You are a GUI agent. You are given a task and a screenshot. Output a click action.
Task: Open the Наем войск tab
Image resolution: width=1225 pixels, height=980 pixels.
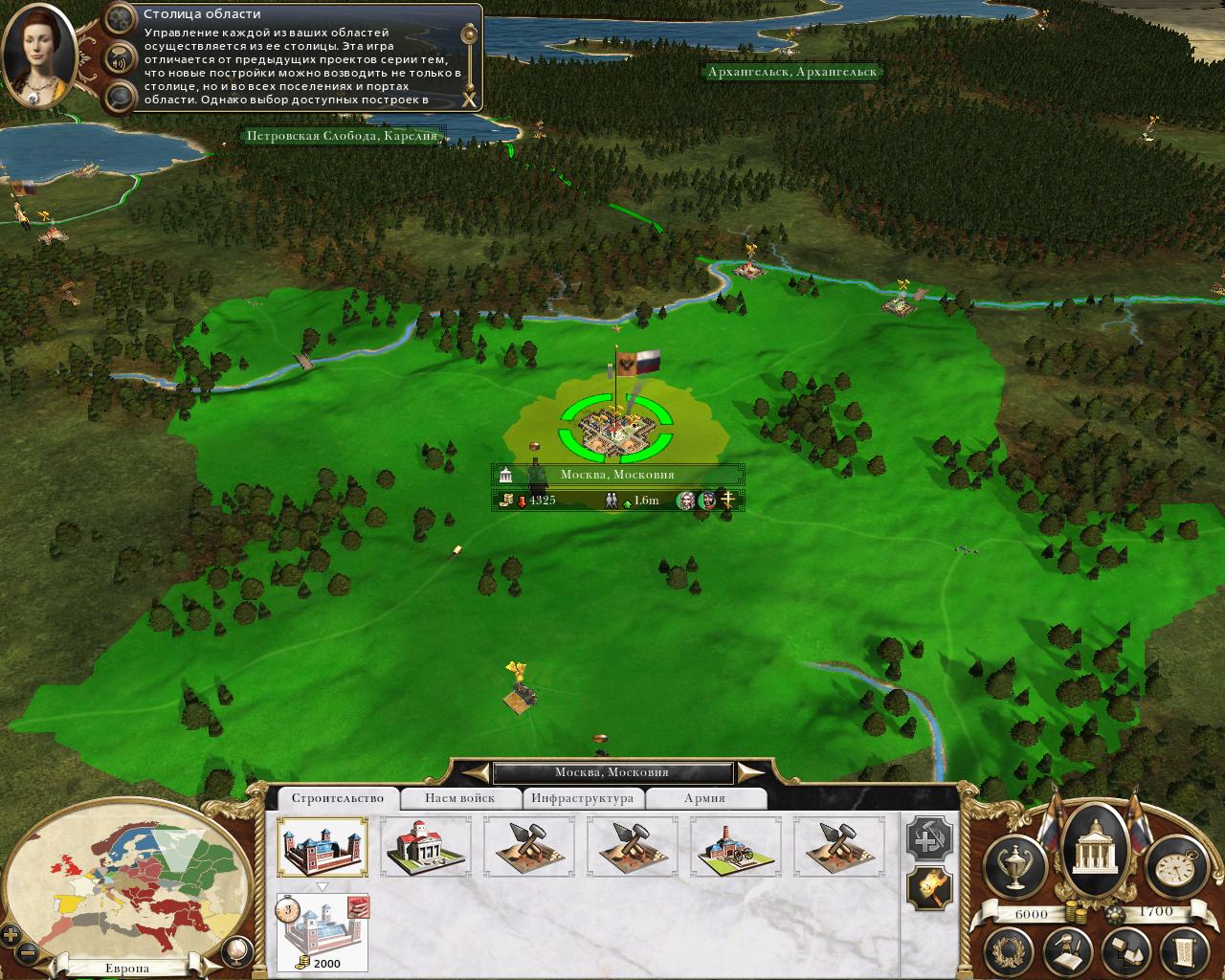(x=460, y=798)
